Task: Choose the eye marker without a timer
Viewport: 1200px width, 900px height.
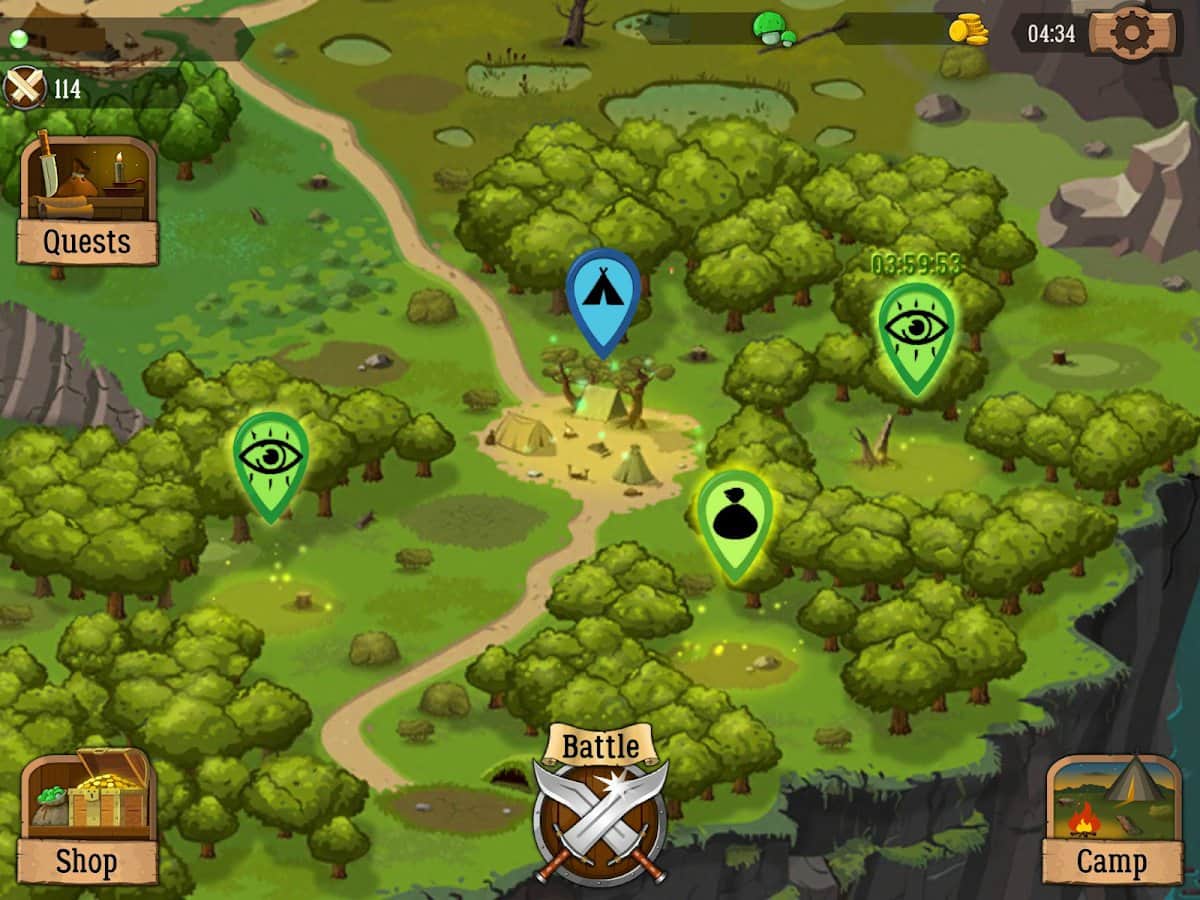Action: tap(270, 460)
